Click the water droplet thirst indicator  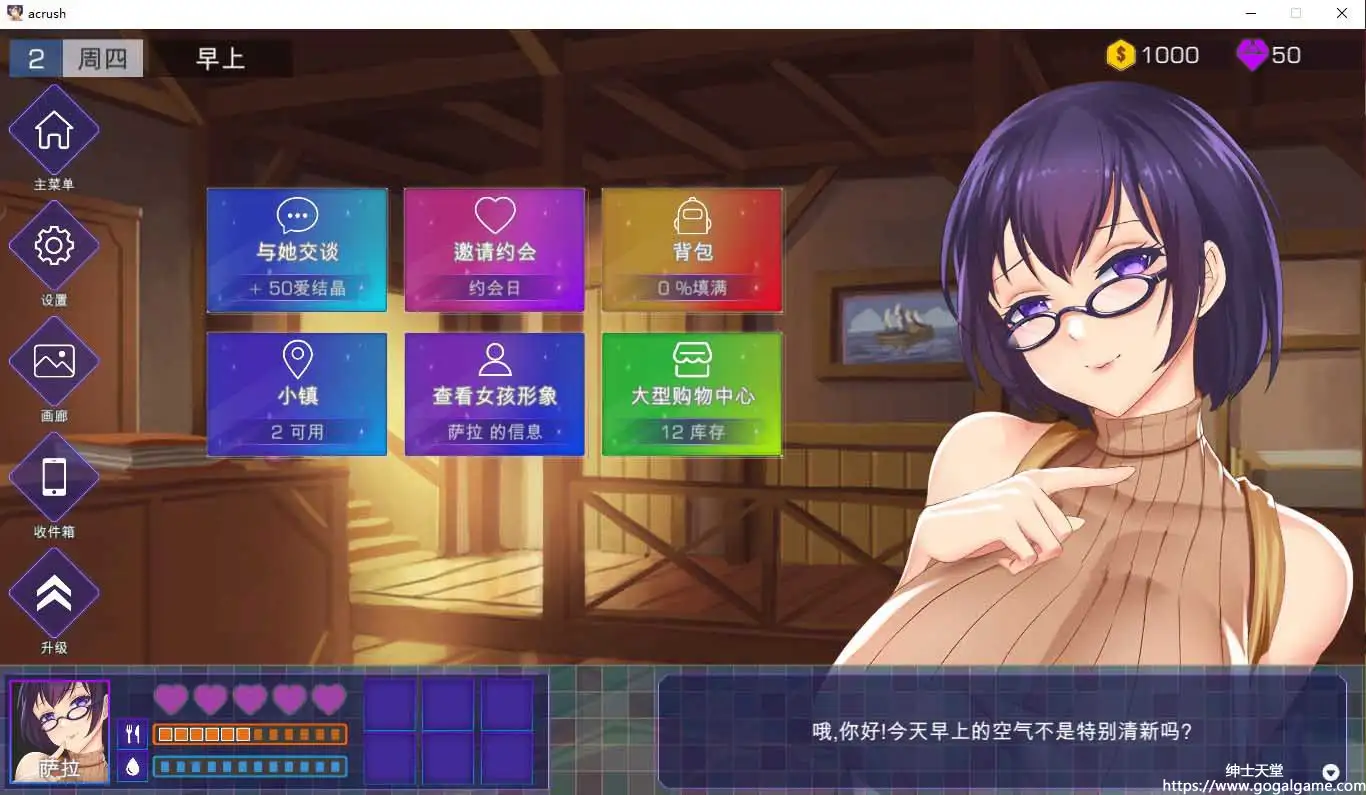pyautogui.click(x=132, y=766)
